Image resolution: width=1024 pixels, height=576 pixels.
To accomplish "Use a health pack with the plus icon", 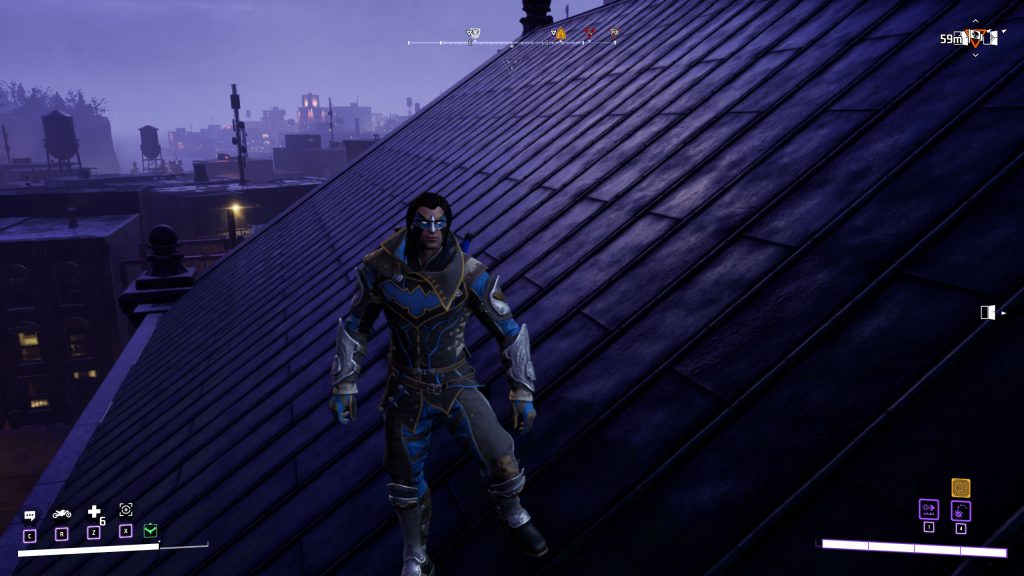I will [x=95, y=513].
